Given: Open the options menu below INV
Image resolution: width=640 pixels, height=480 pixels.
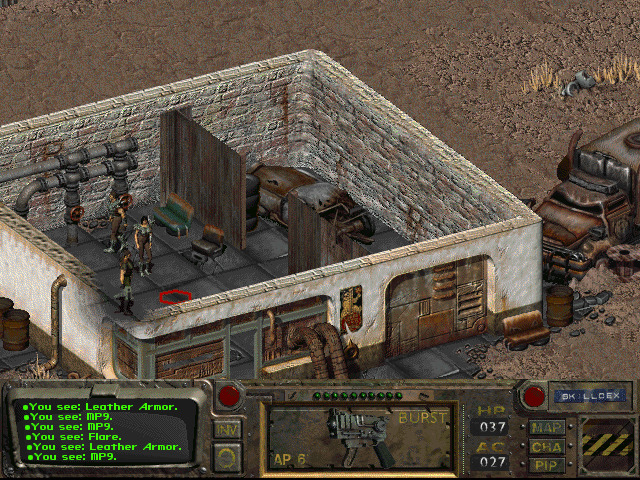Looking at the screenshot, I should pyautogui.click(x=227, y=457).
